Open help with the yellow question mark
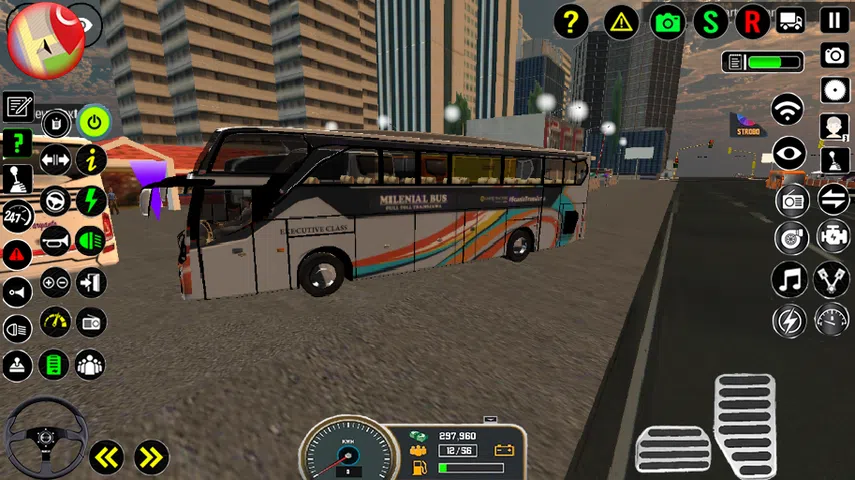This screenshot has height=480, width=855. (x=571, y=21)
